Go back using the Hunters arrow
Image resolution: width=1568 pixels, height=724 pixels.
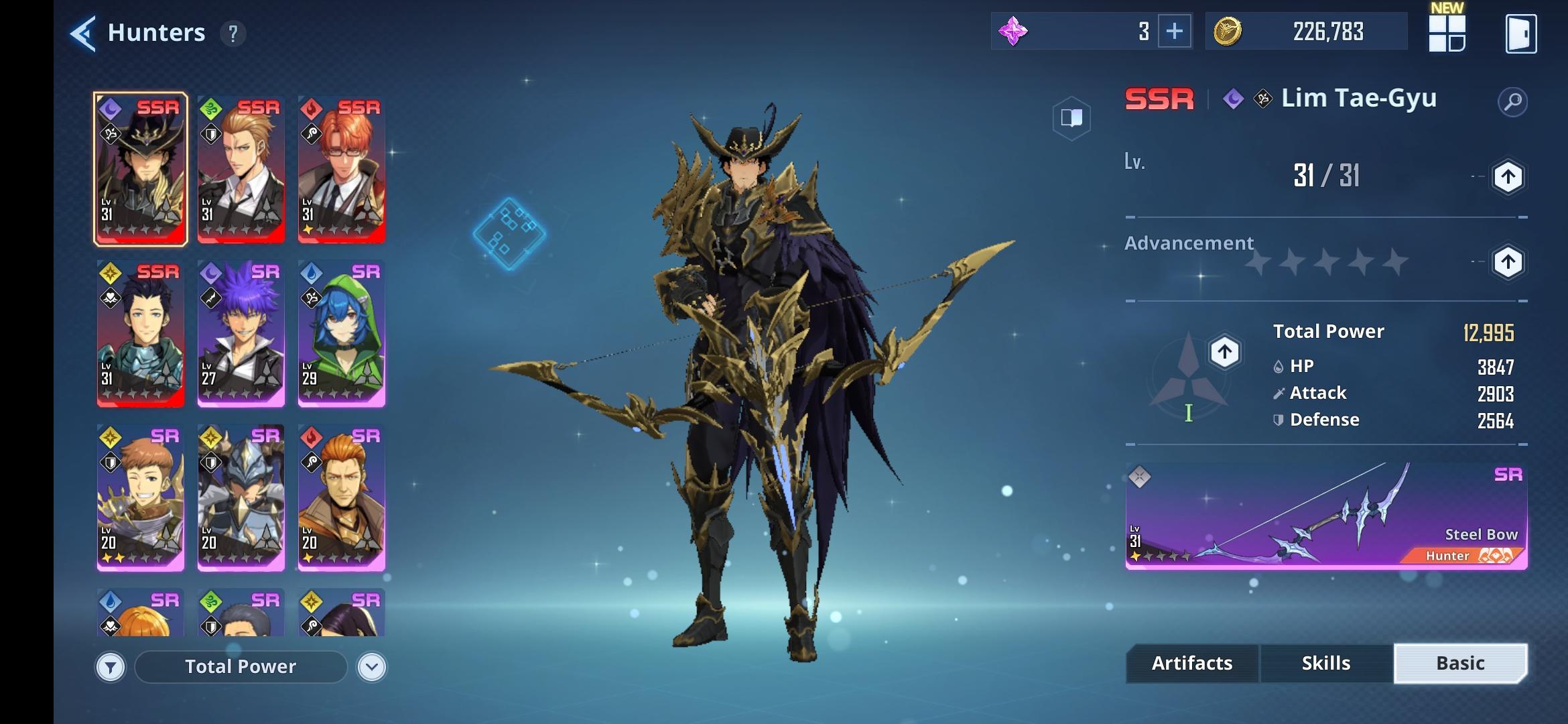83,33
